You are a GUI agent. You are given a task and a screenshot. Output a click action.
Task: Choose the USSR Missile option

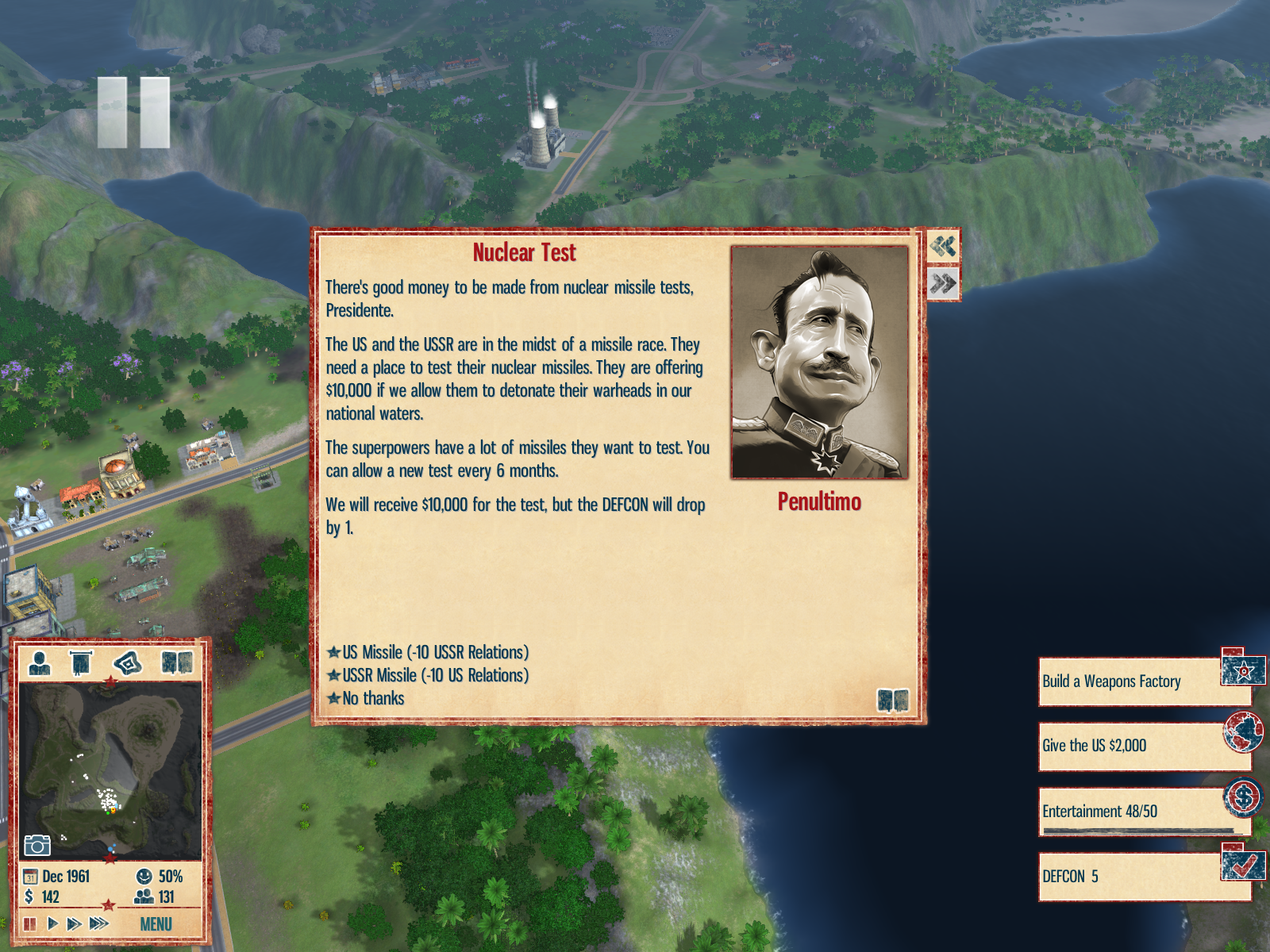[x=435, y=675]
